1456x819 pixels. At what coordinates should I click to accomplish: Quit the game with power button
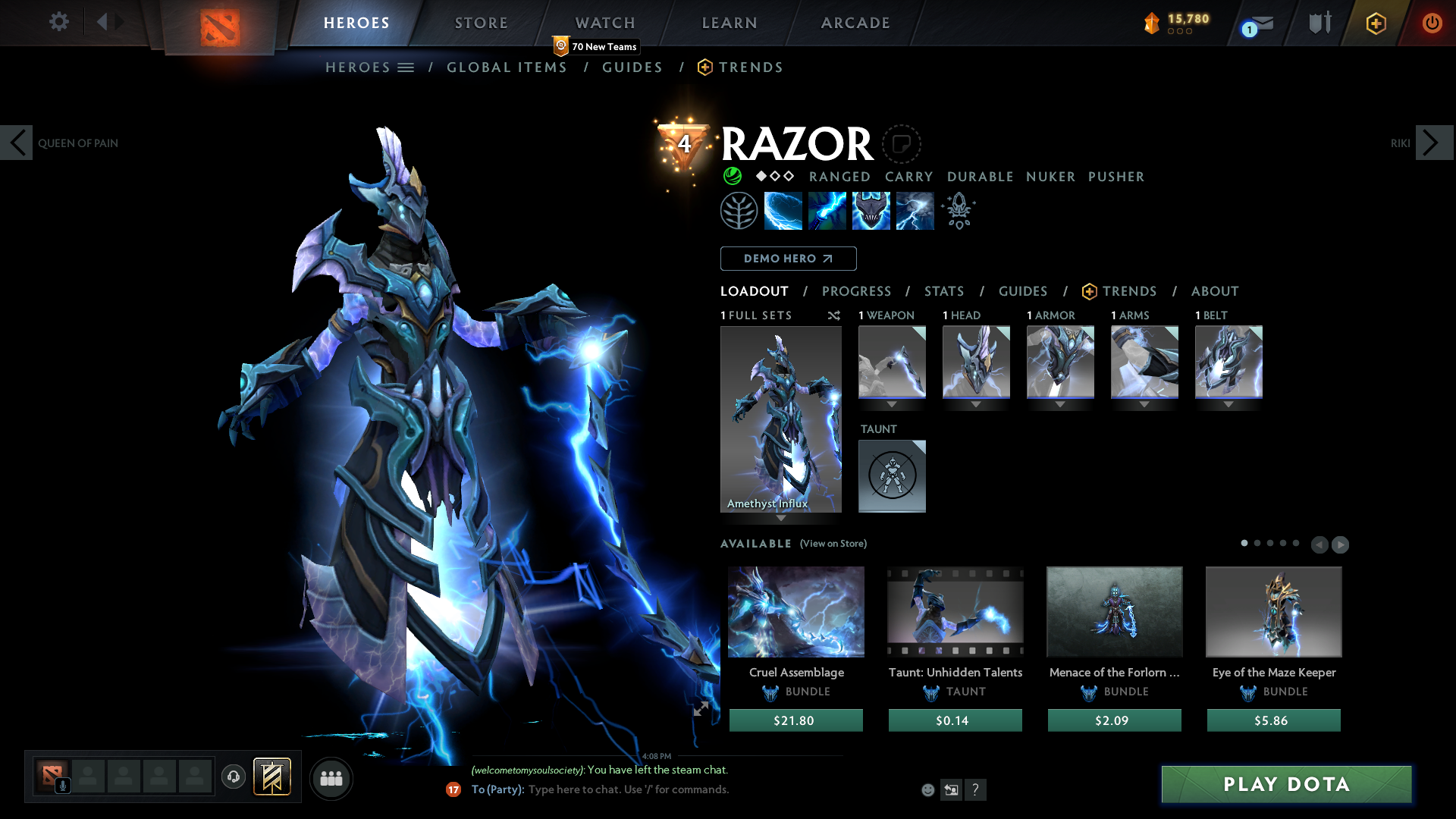[x=1432, y=23]
